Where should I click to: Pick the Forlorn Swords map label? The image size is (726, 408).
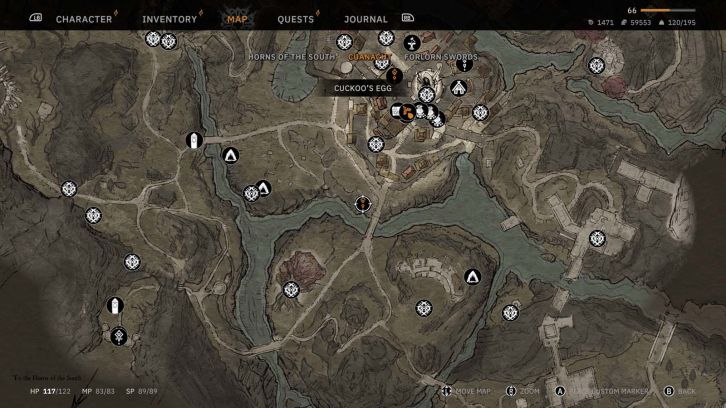pos(441,57)
